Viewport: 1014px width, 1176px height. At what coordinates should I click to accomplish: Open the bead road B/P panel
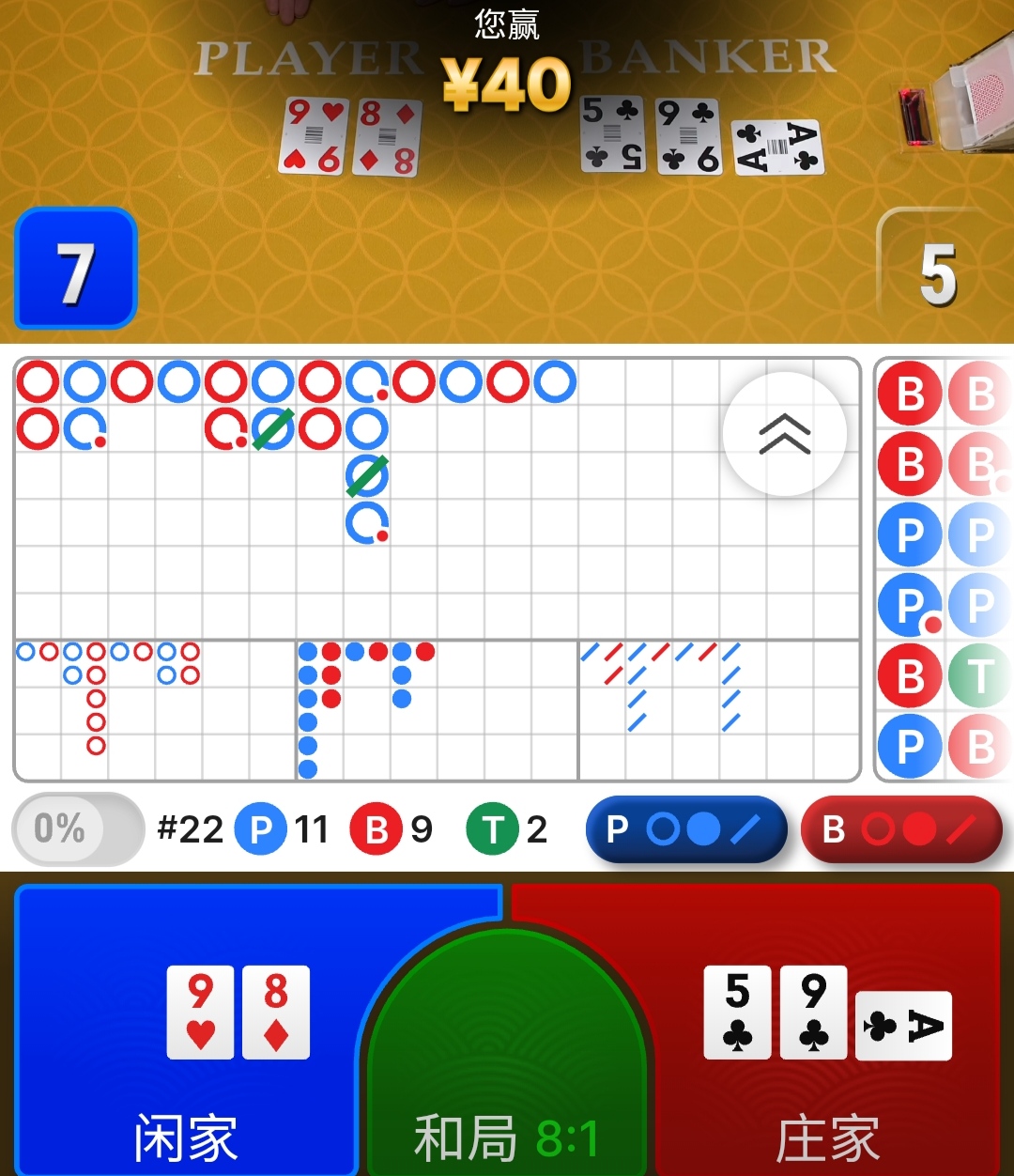click(944, 568)
